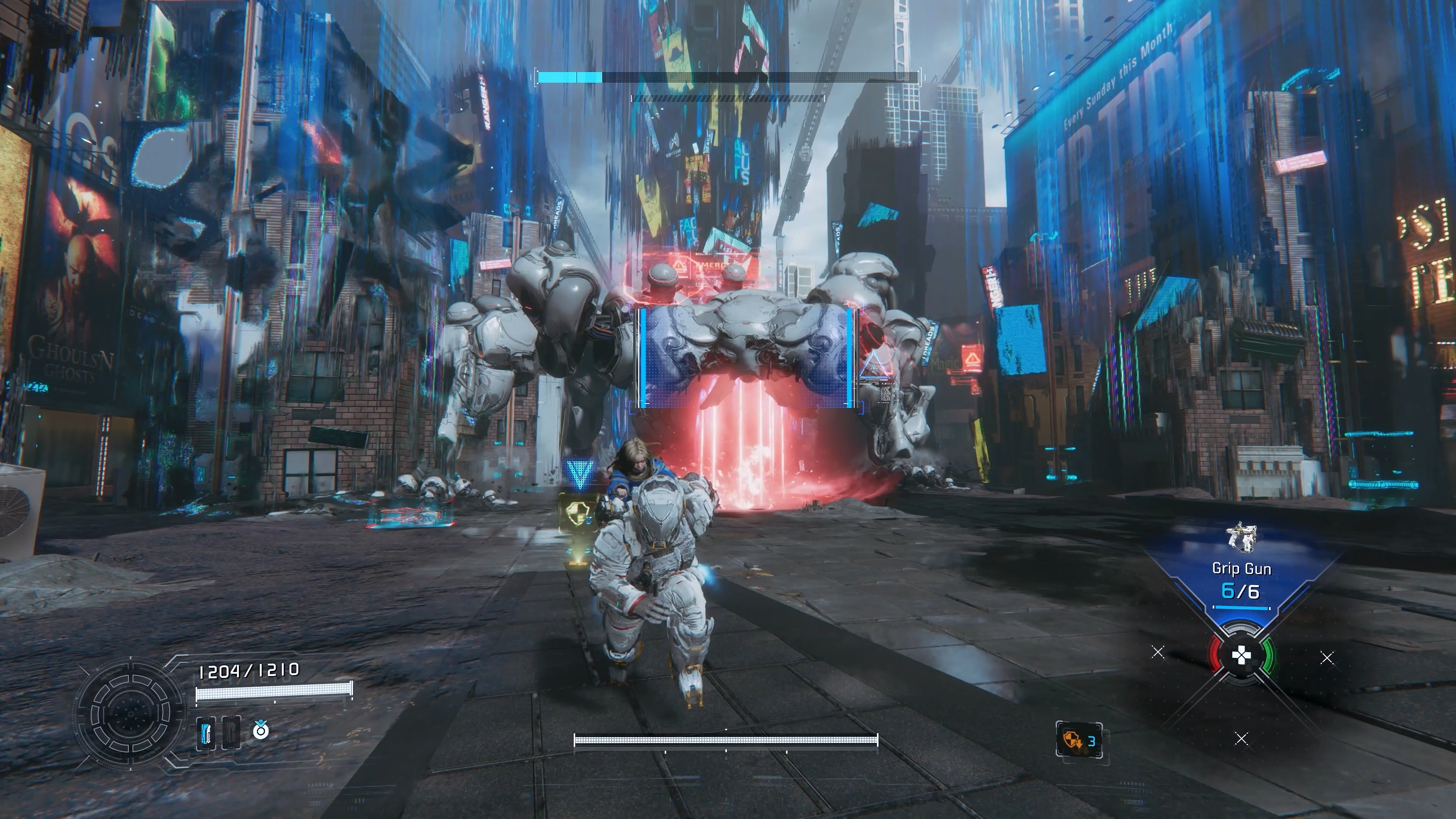Click the blue ribbon ring icon
The image size is (1456, 819).
(x=260, y=730)
